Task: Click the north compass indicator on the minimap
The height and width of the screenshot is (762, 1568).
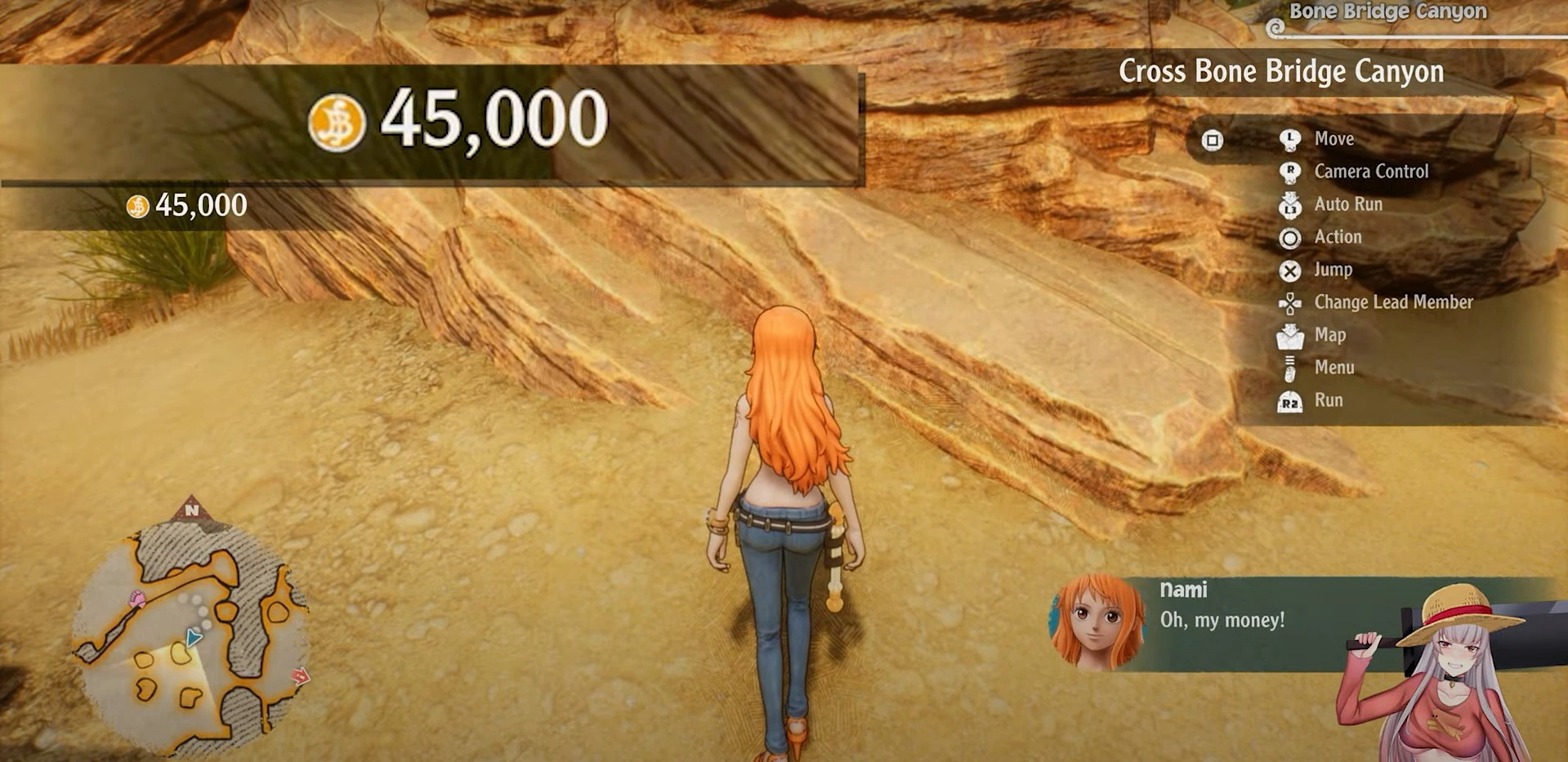Action: (192, 510)
